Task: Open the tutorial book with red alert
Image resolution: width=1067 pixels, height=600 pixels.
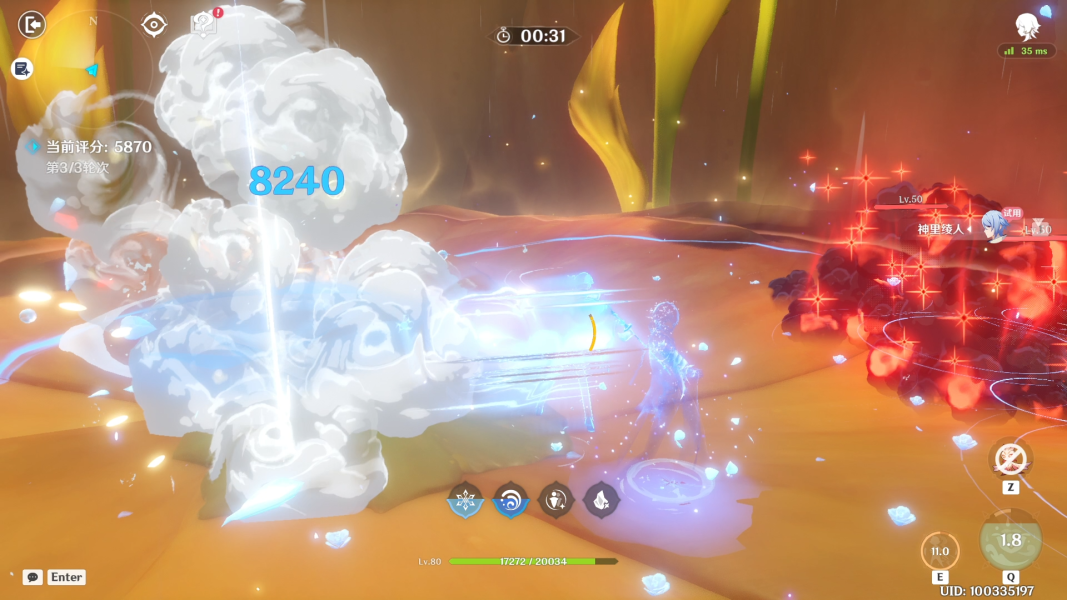Action: pos(204,24)
